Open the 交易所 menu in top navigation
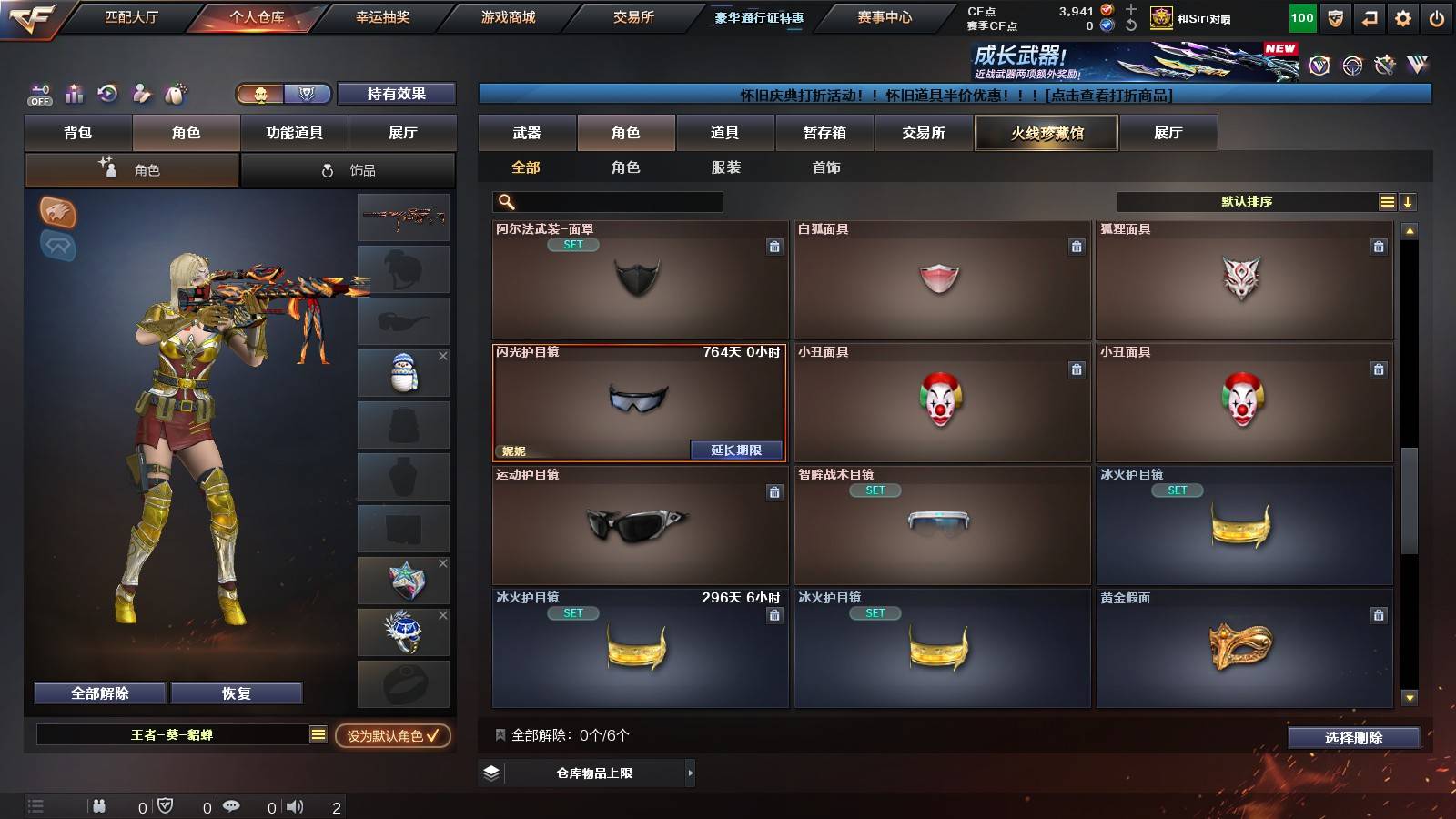The image size is (1456, 819). [x=635, y=16]
